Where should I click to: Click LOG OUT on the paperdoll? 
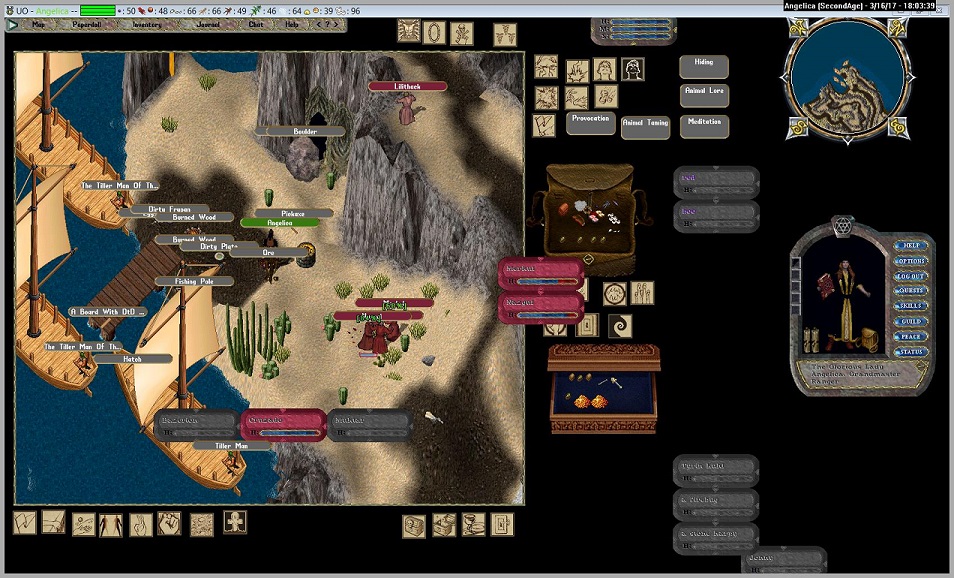click(911, 276)
